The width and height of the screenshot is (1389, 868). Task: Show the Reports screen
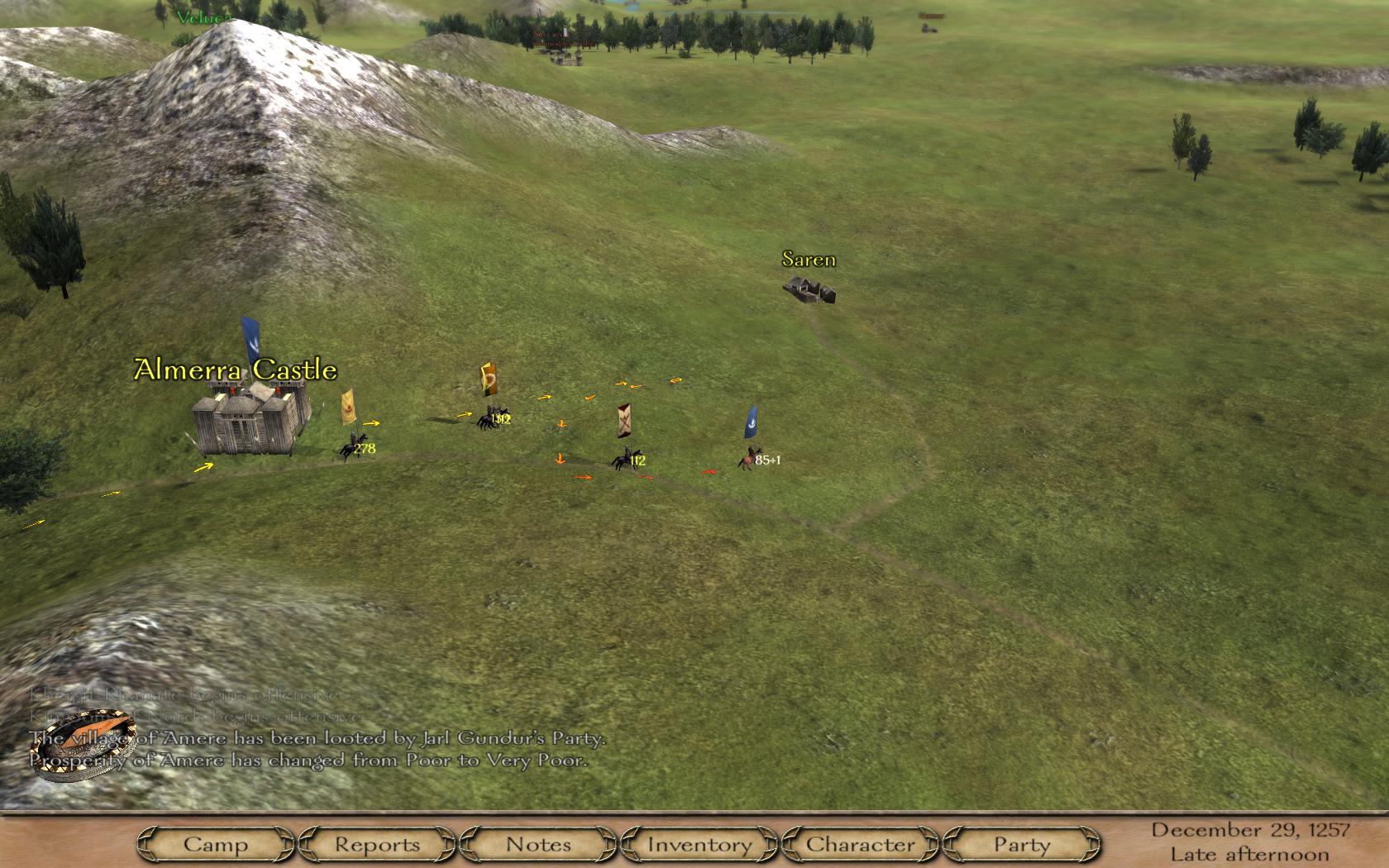click(377, 844)
